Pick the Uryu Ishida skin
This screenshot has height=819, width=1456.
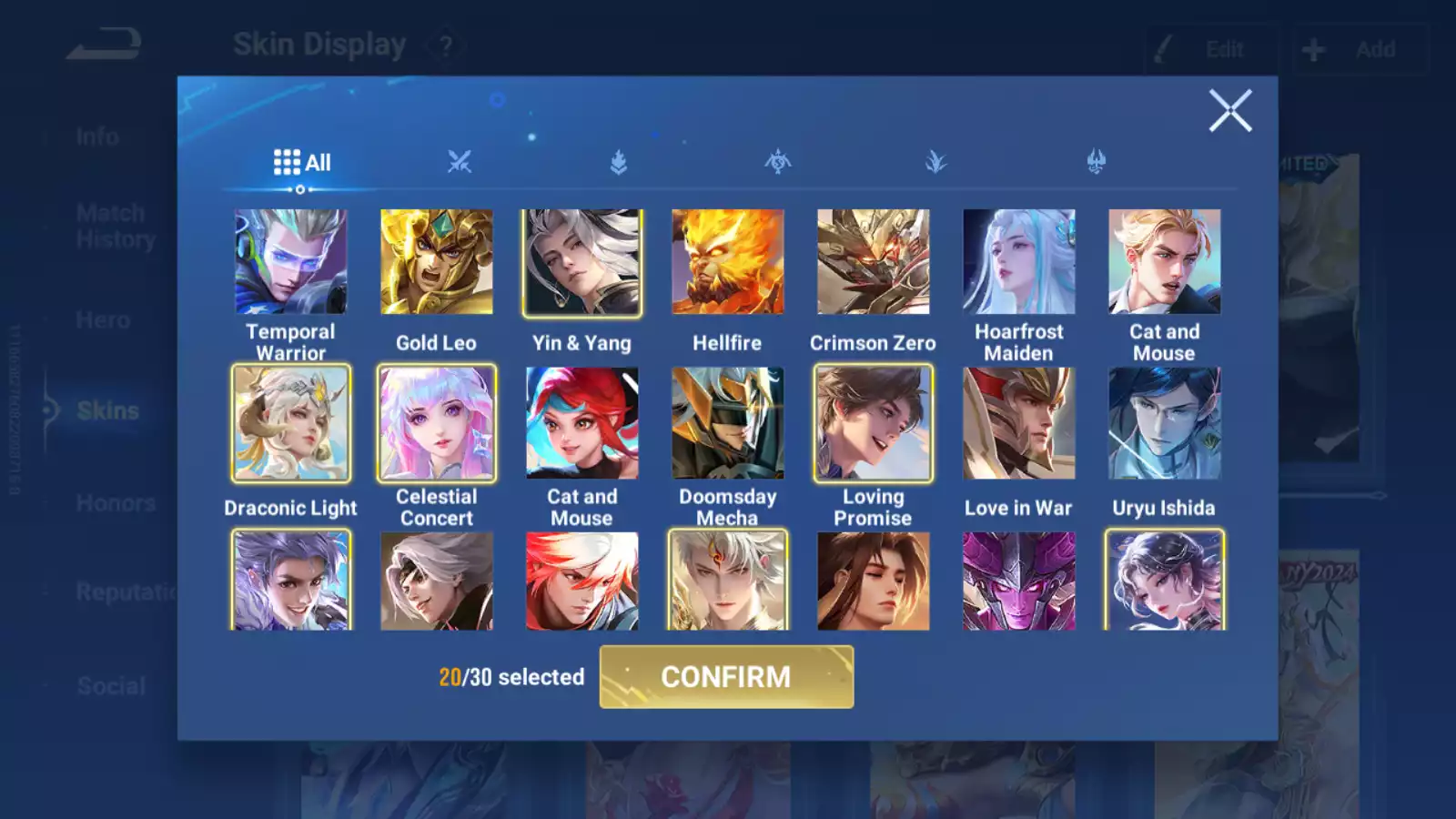(x=1164, y=423)
